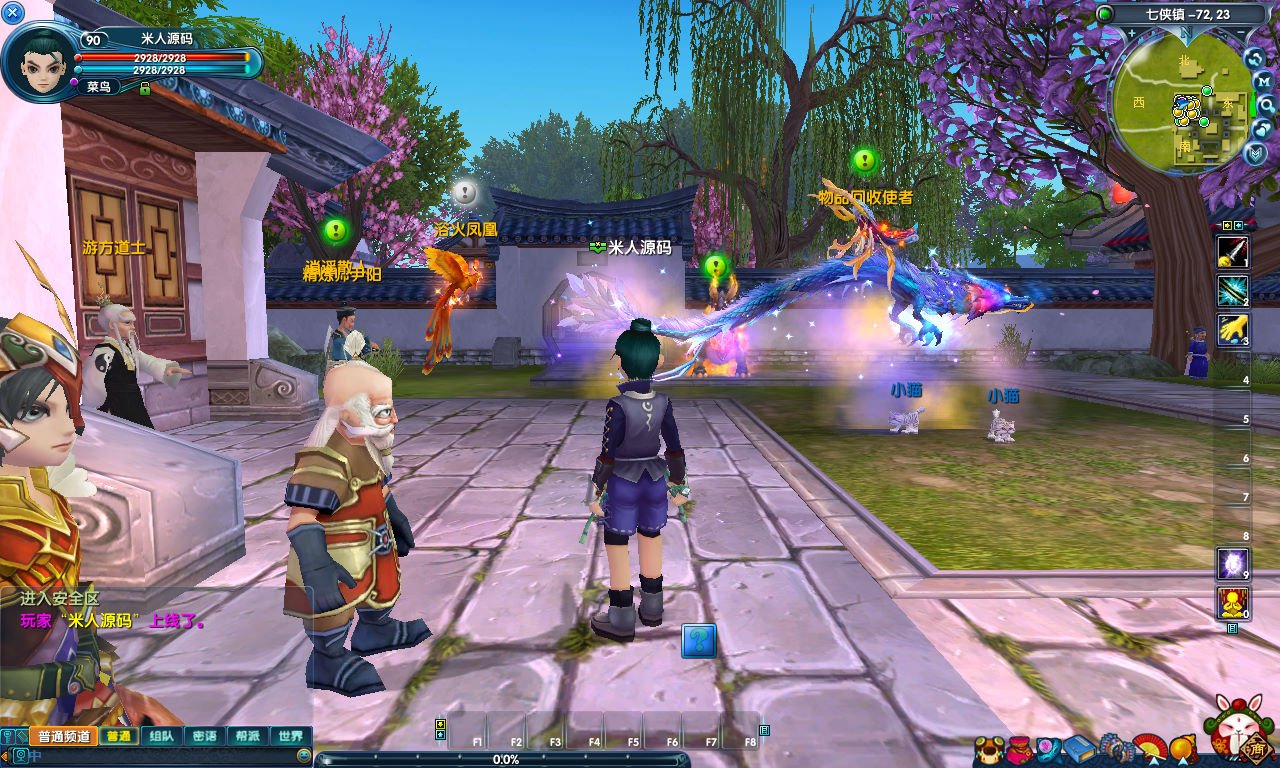Click the player portrait avatar
Viewport: 1280px width, 768px height.
(40, 60)
